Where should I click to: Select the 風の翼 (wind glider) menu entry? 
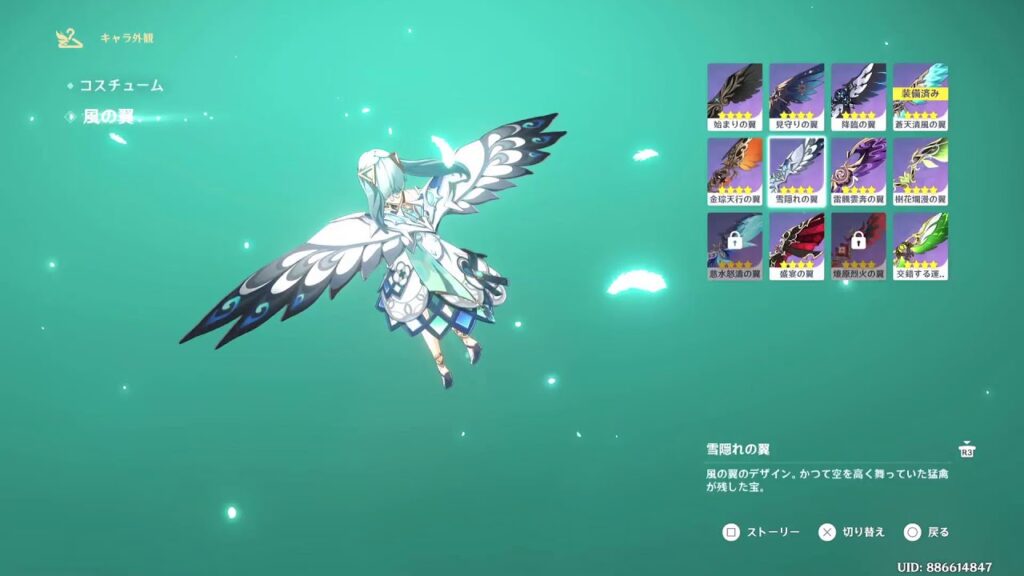(108, 117)
